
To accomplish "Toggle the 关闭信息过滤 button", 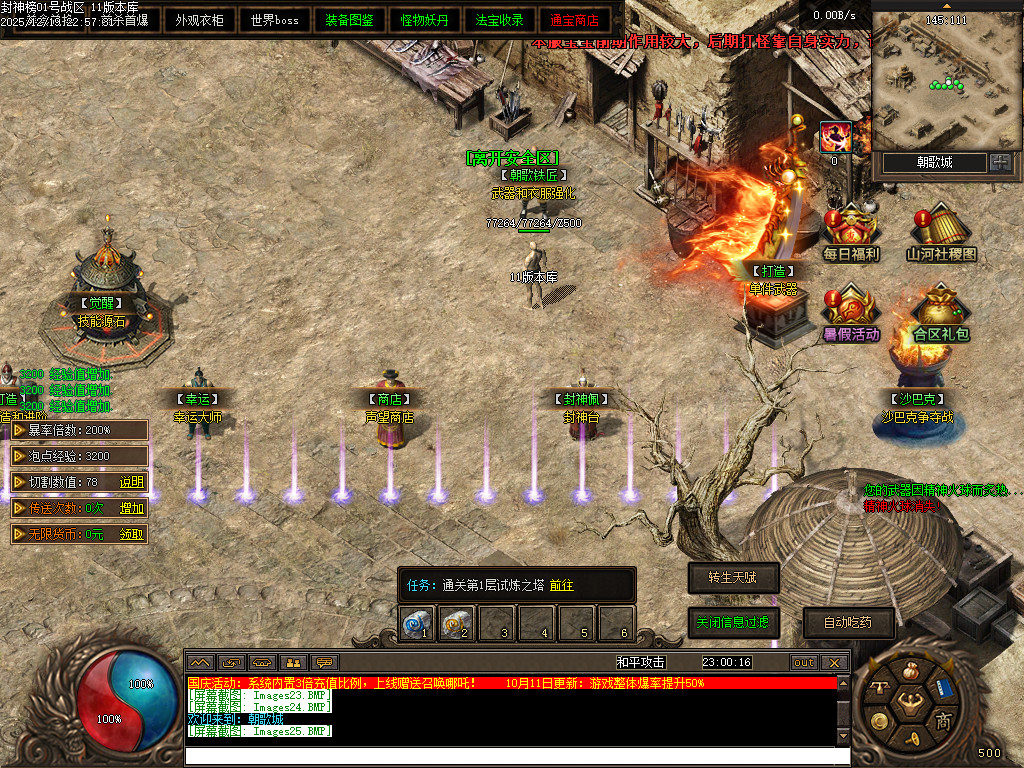I will click(733, 622).
